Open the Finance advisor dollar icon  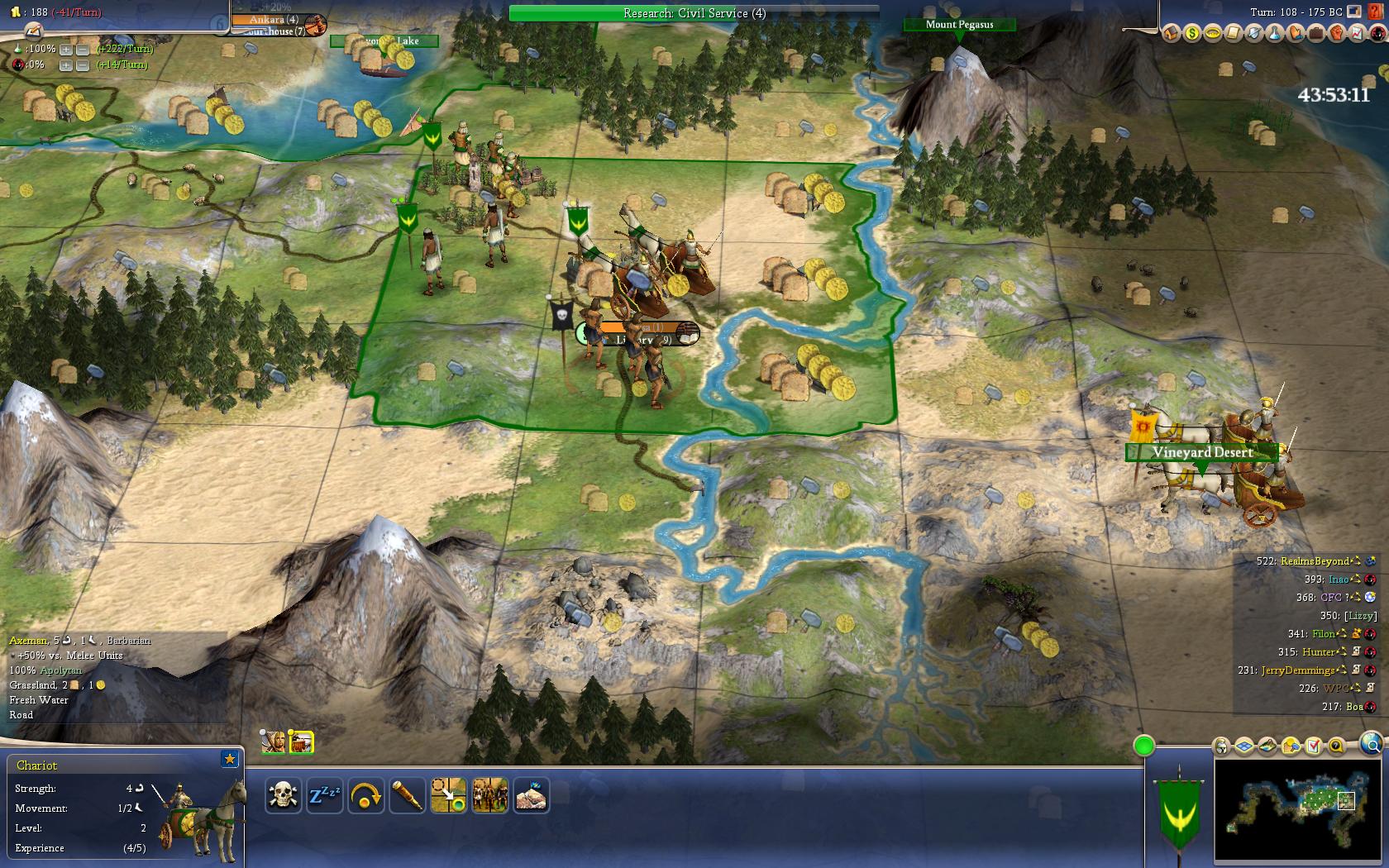(x=1191, y=33)
